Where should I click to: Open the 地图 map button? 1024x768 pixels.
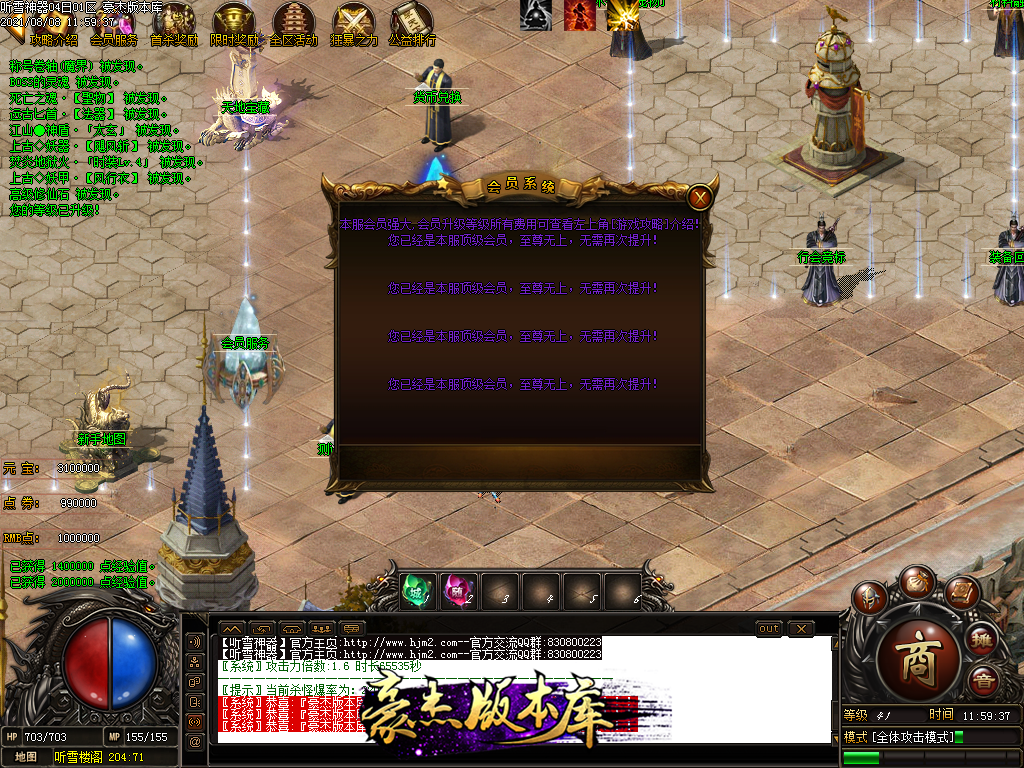[26, 757]
